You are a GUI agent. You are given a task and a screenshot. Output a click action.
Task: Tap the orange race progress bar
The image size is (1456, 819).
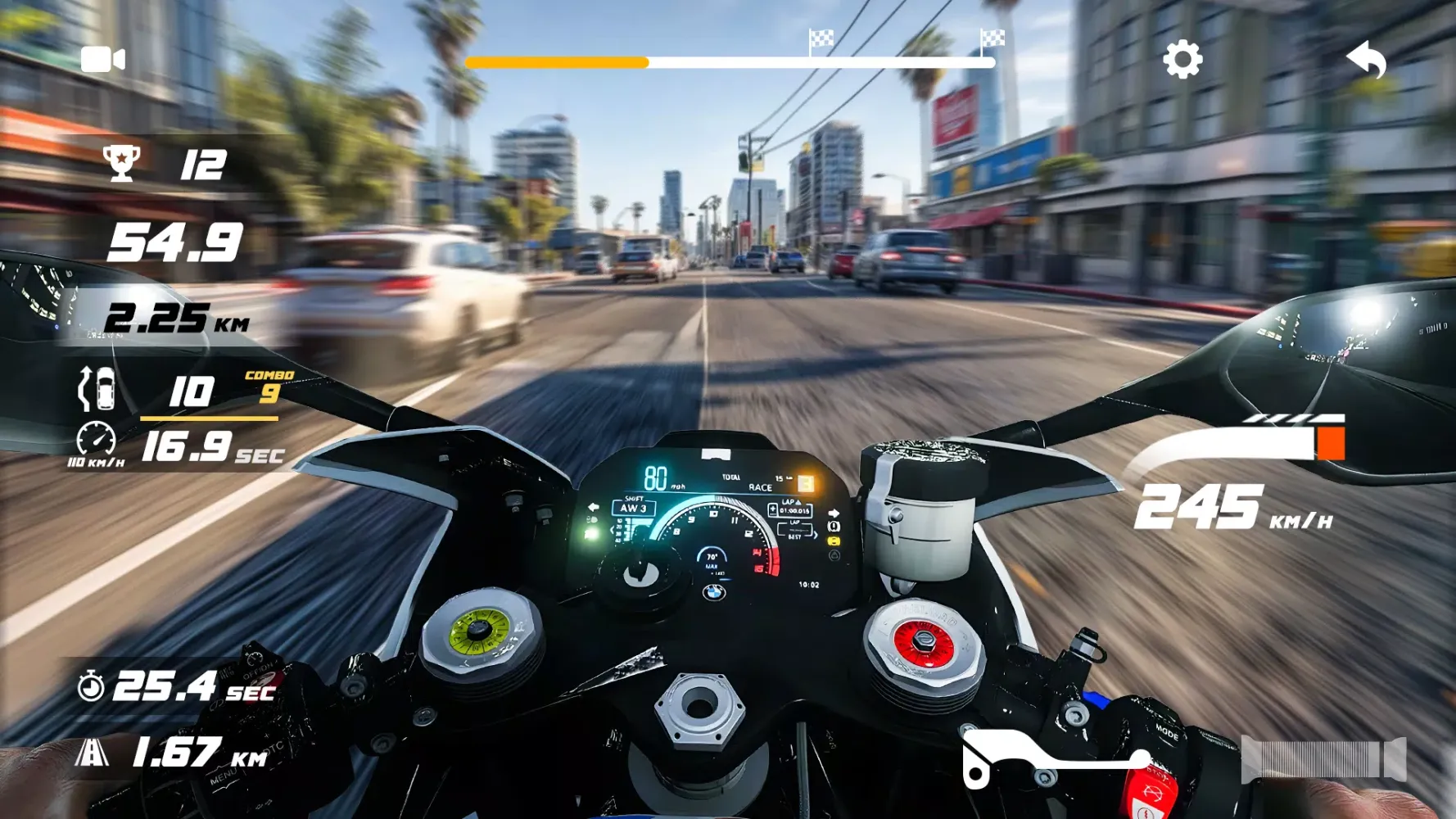pos(557,61)
